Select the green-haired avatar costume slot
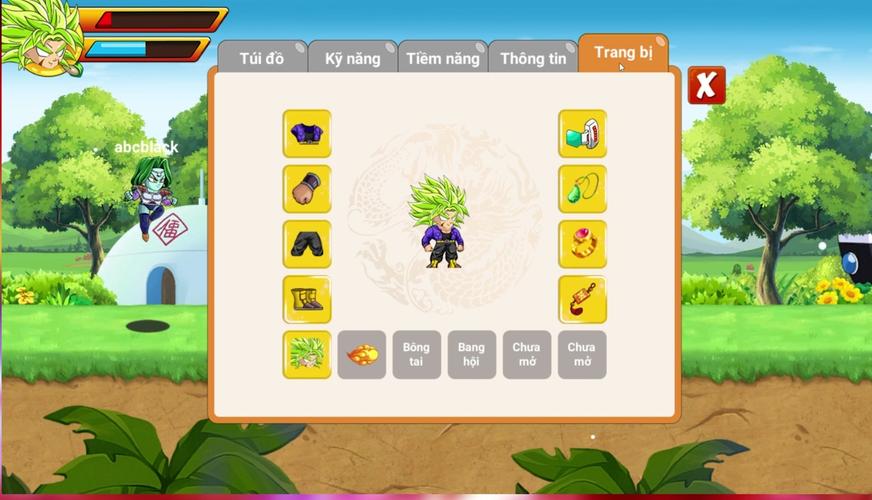The width and height of the screenshot is (872, 500). [x=307, y=355]
